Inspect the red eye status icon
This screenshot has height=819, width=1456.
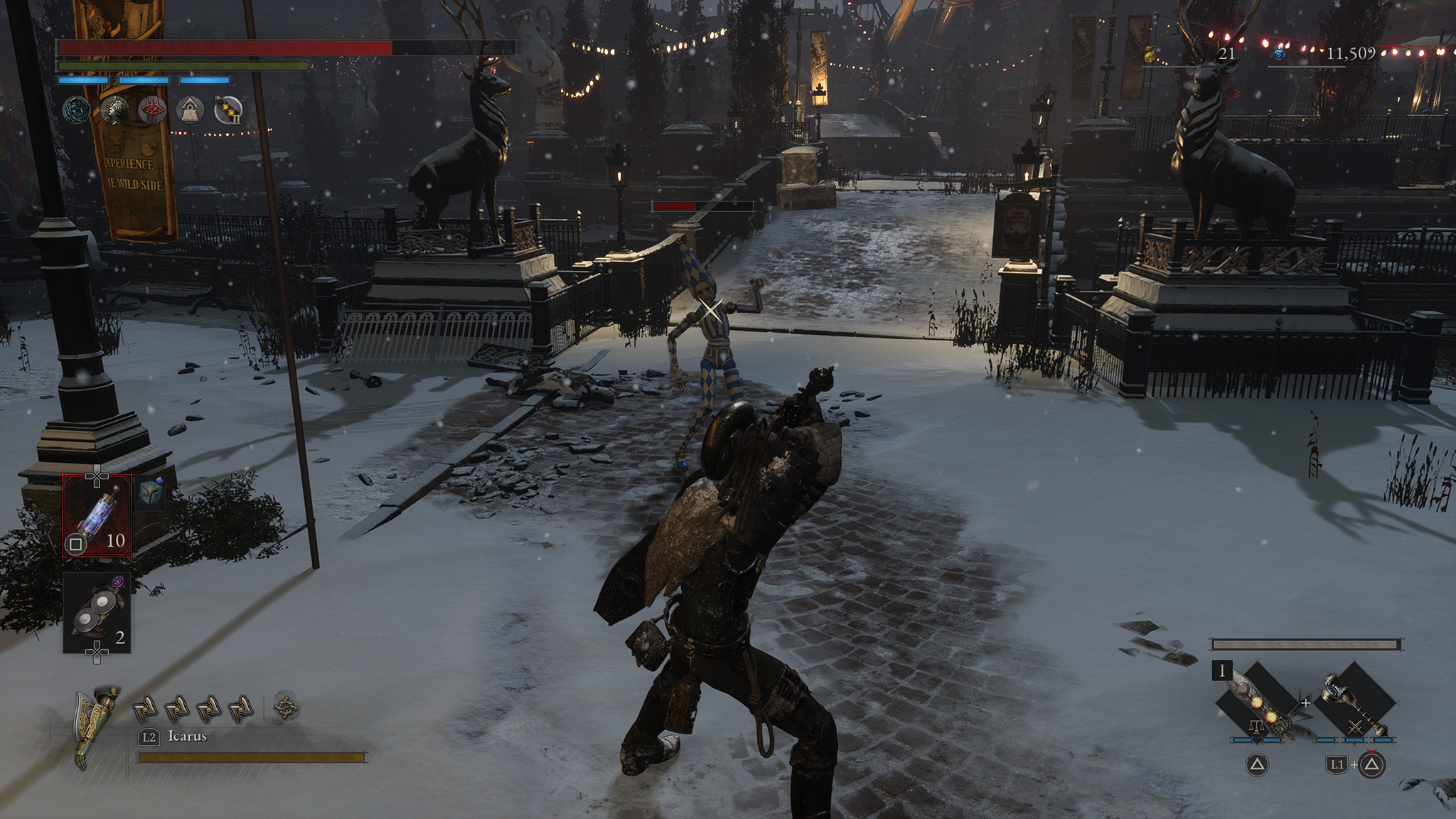[152, 110]
